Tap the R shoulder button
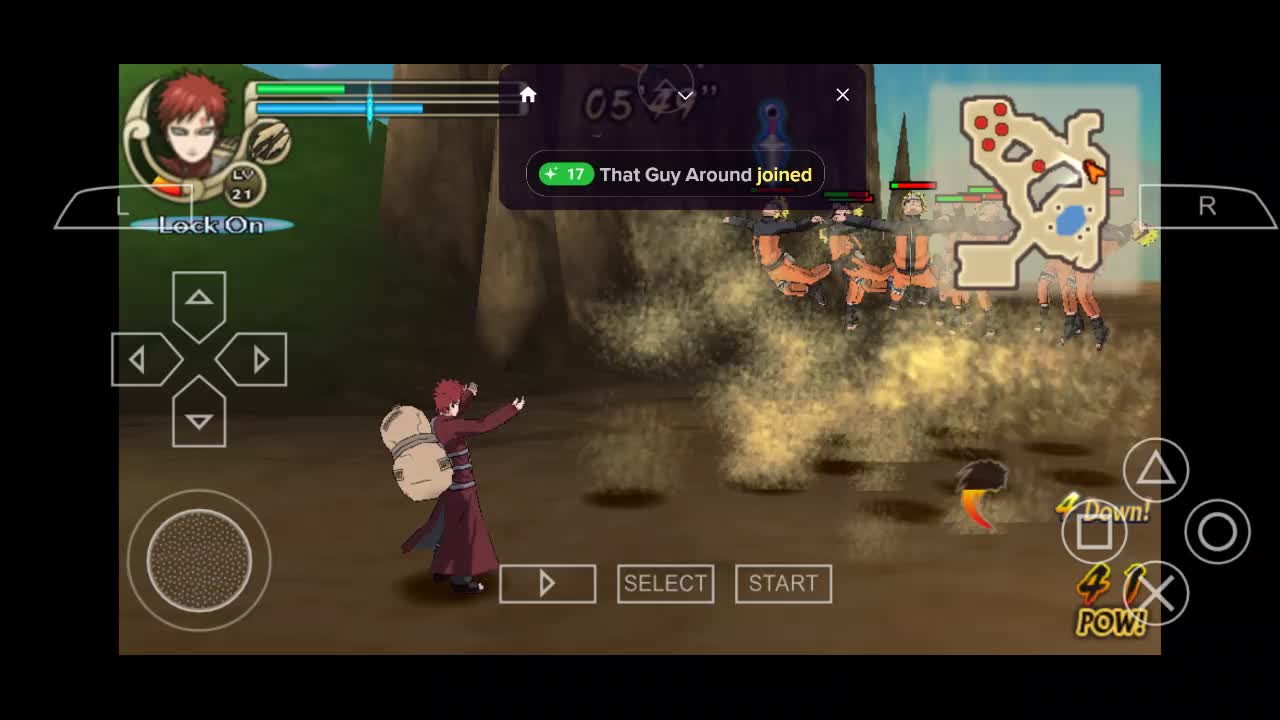The image size is (1280, 720). [1207, 207]
